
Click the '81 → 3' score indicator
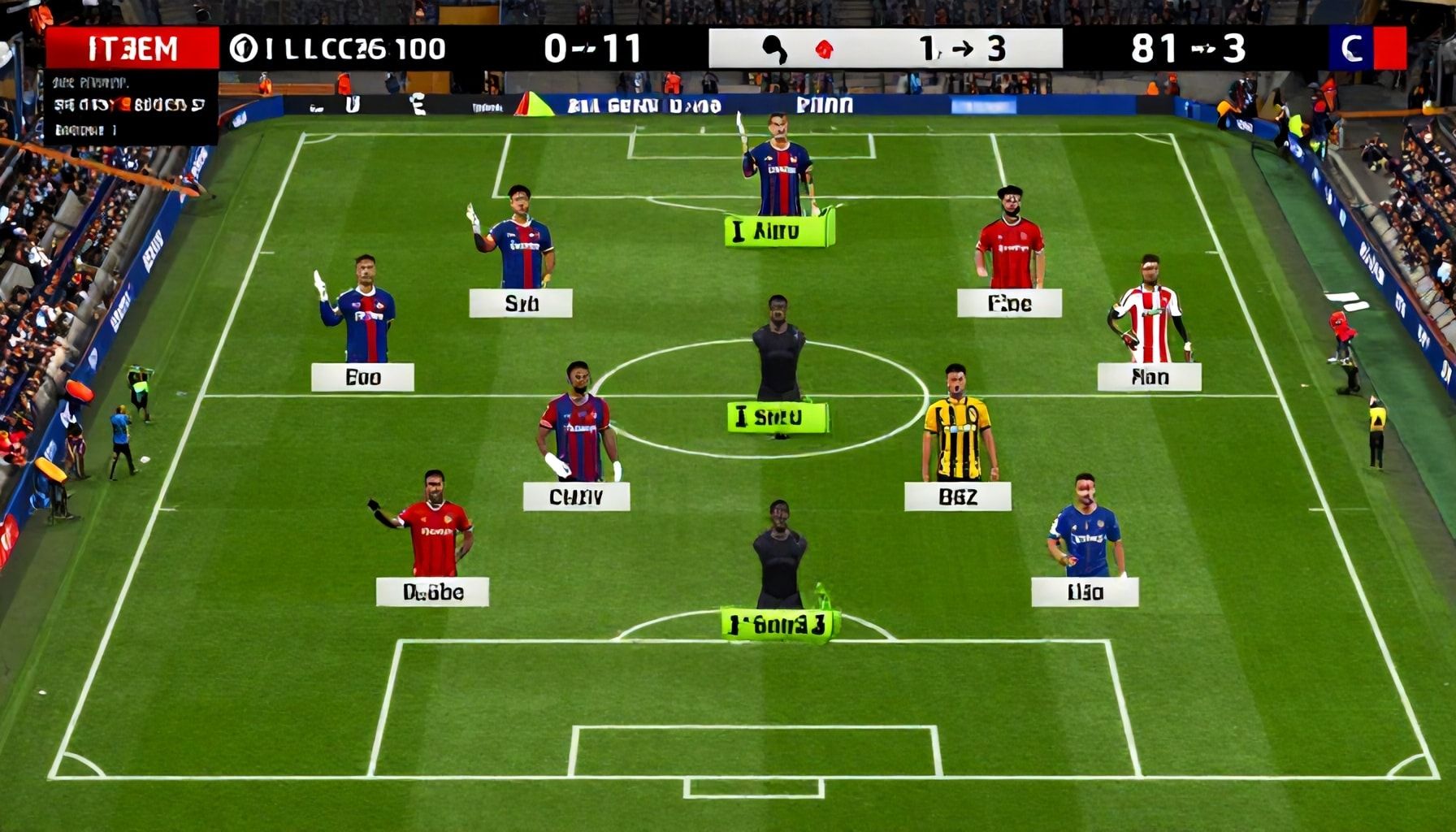(x=1190, y=47)
